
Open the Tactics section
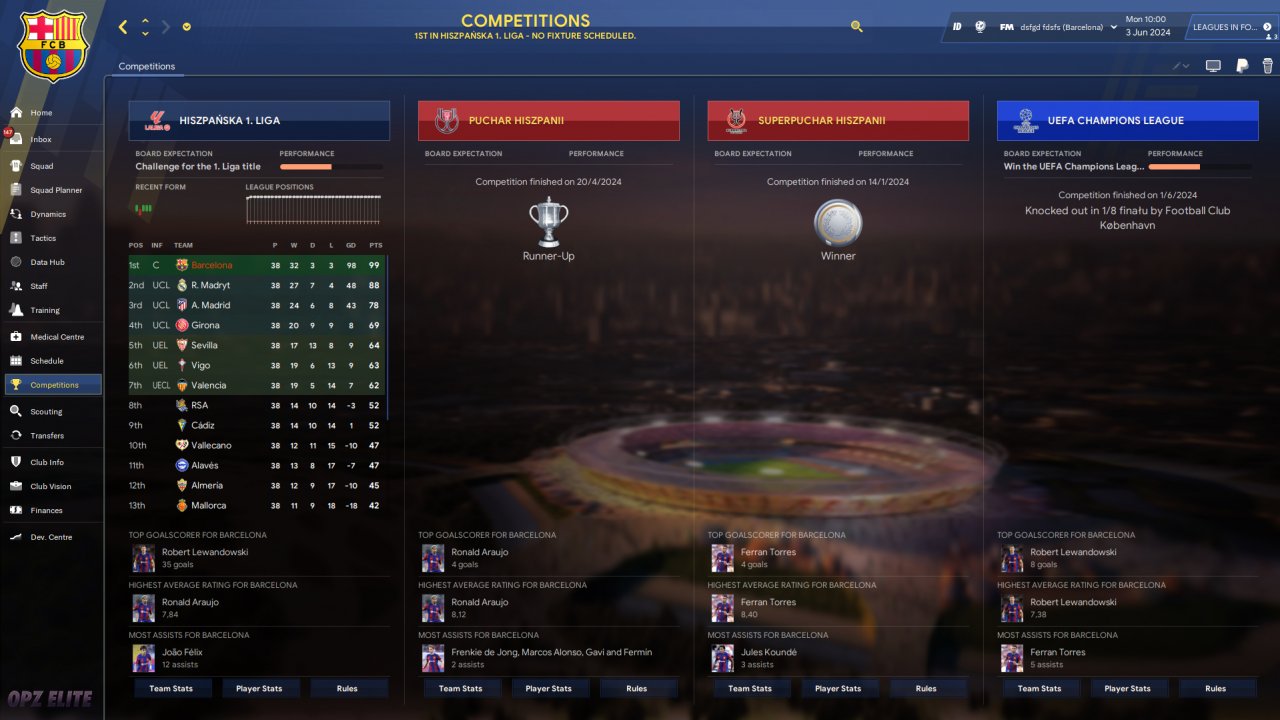43,238
